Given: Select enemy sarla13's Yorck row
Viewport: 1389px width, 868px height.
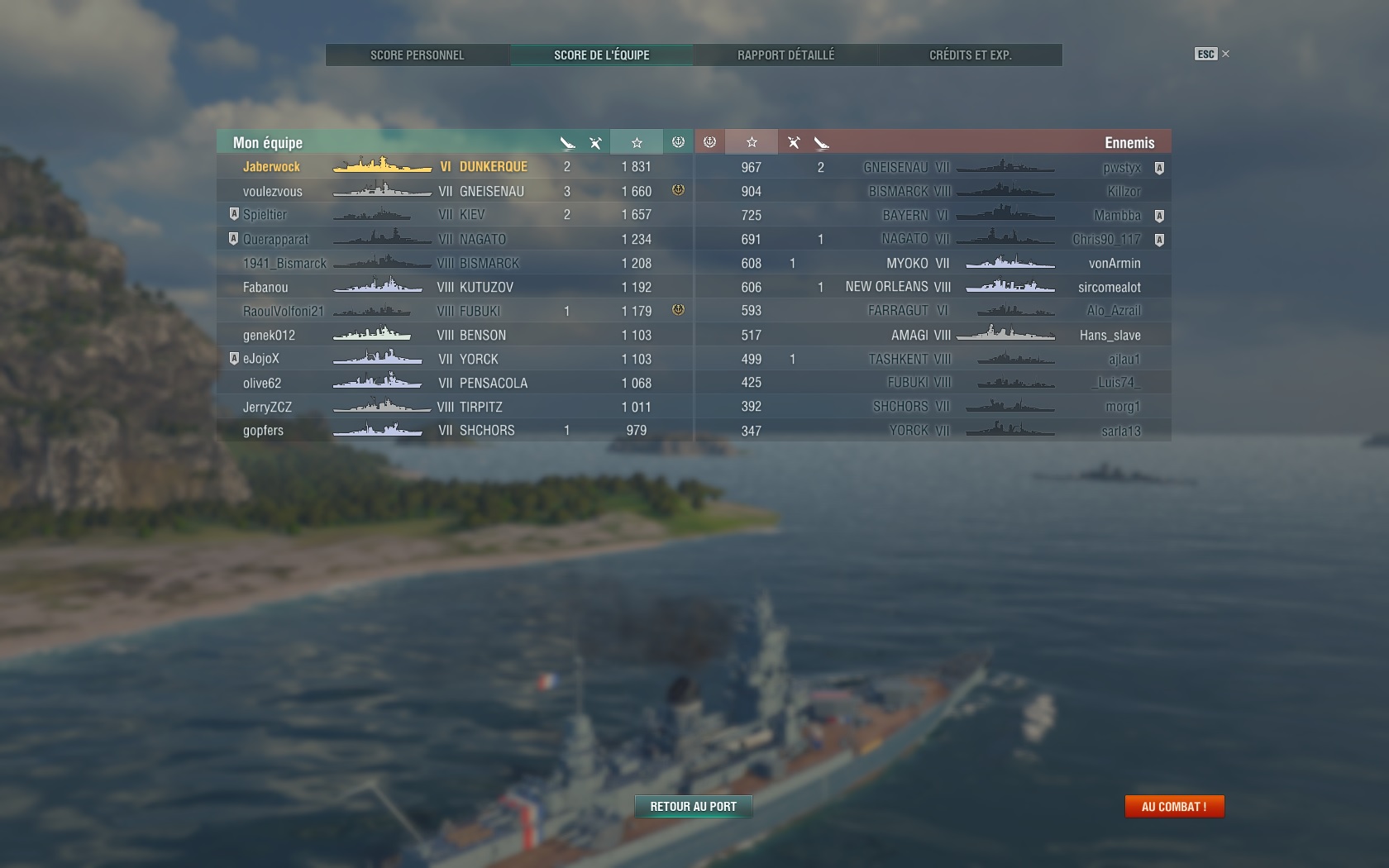Looking at the screenshot, I should (933, 431).
